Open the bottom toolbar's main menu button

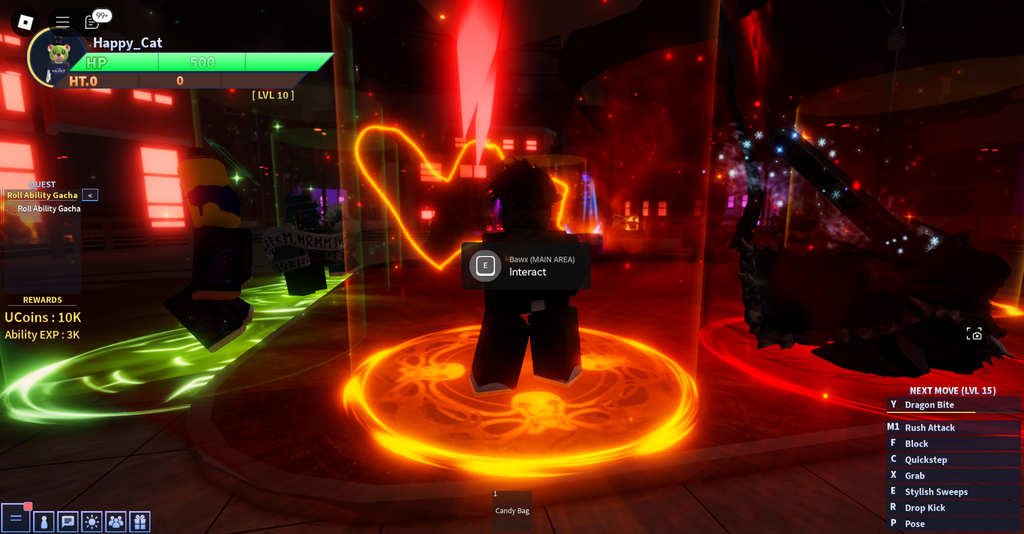[x=15, y=520]
